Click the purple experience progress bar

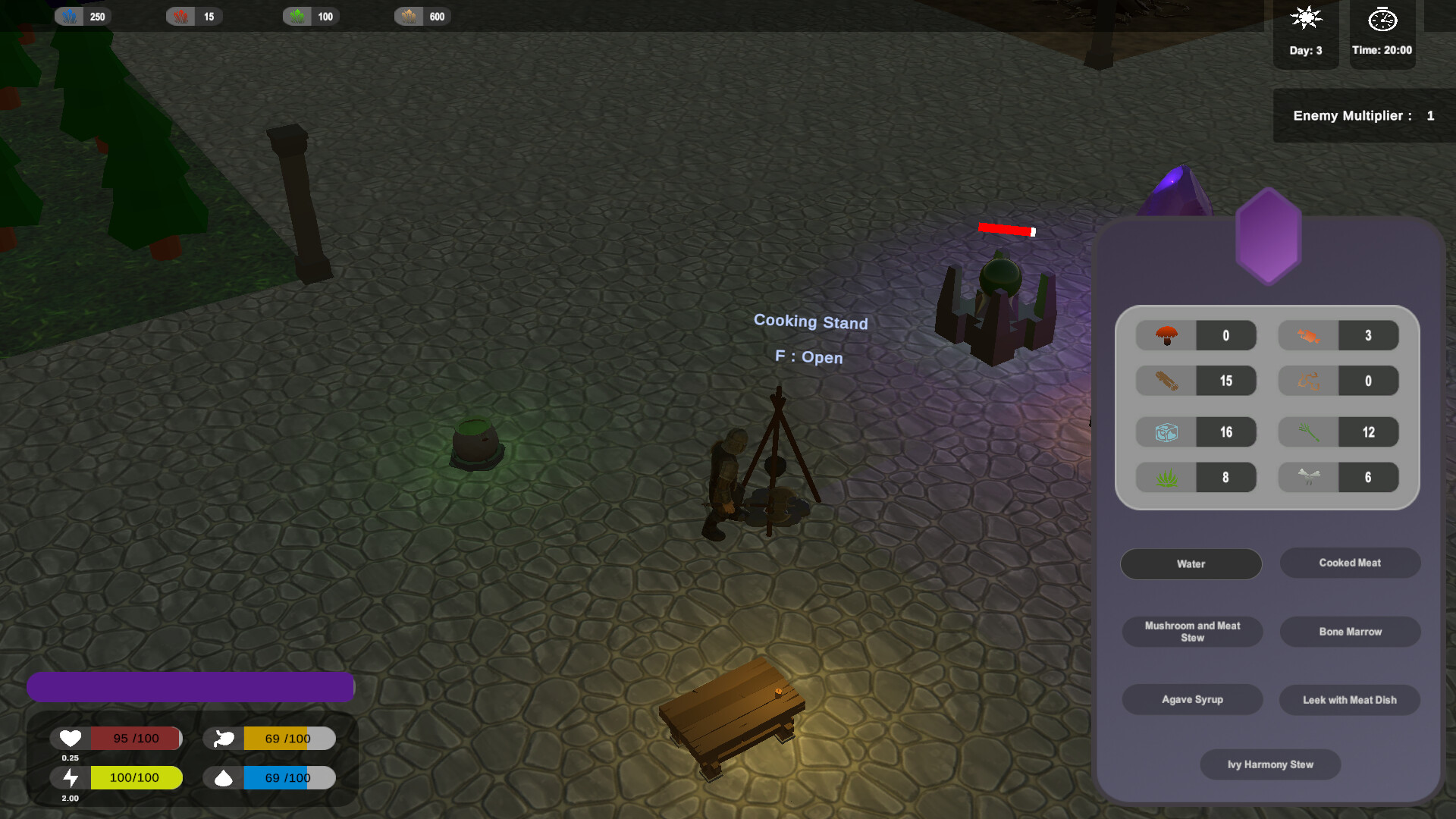point(190,686)
